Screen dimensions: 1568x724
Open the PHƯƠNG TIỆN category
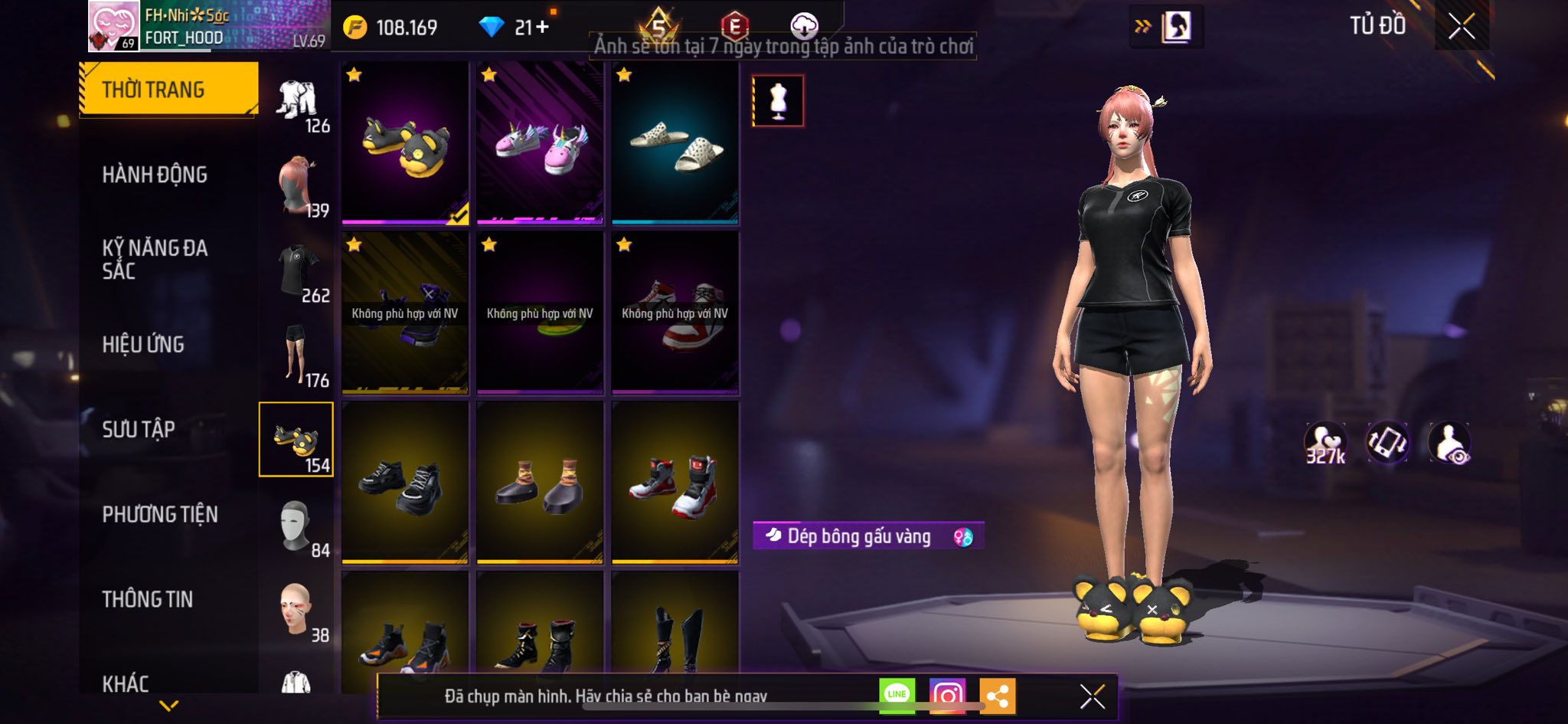pyautogui.click(x=160, y=514)
